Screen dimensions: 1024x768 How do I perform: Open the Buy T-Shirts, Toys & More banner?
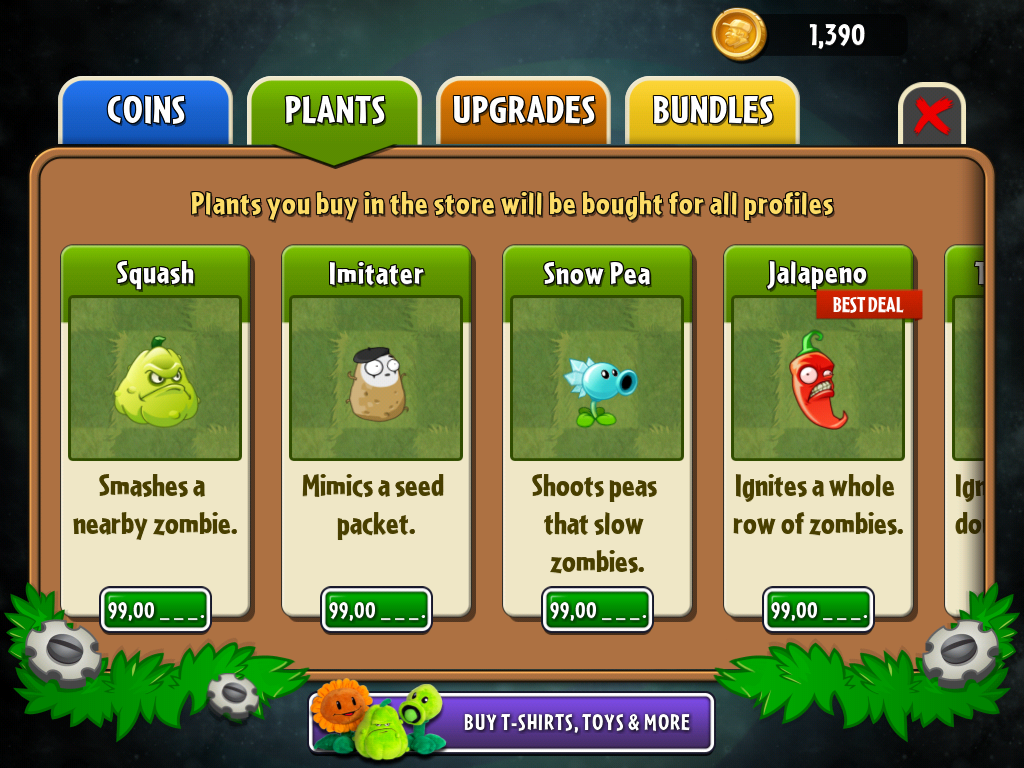512,722
